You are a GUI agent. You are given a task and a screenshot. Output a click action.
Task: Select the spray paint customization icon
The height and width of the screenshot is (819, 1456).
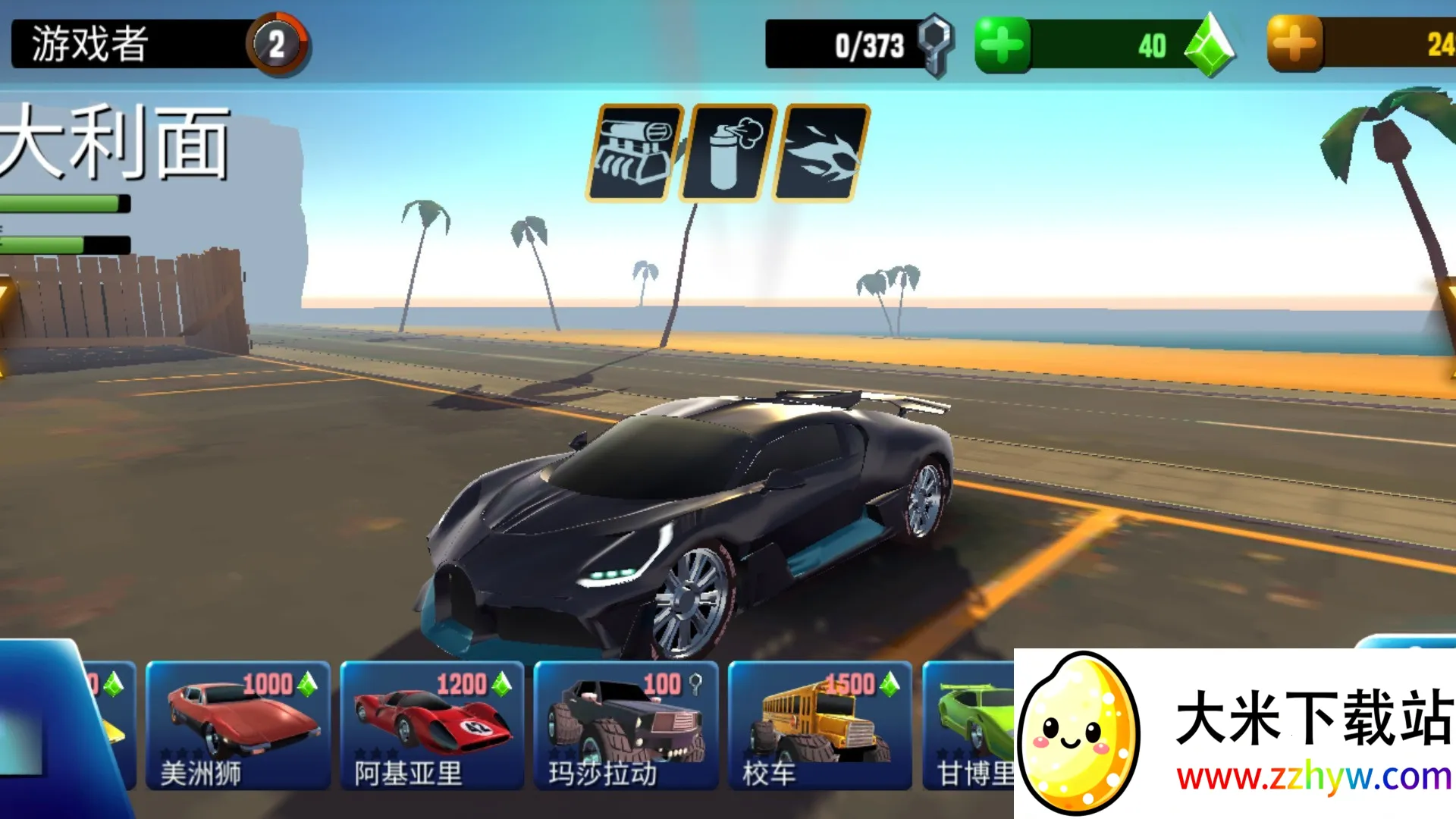click(728, 150)
